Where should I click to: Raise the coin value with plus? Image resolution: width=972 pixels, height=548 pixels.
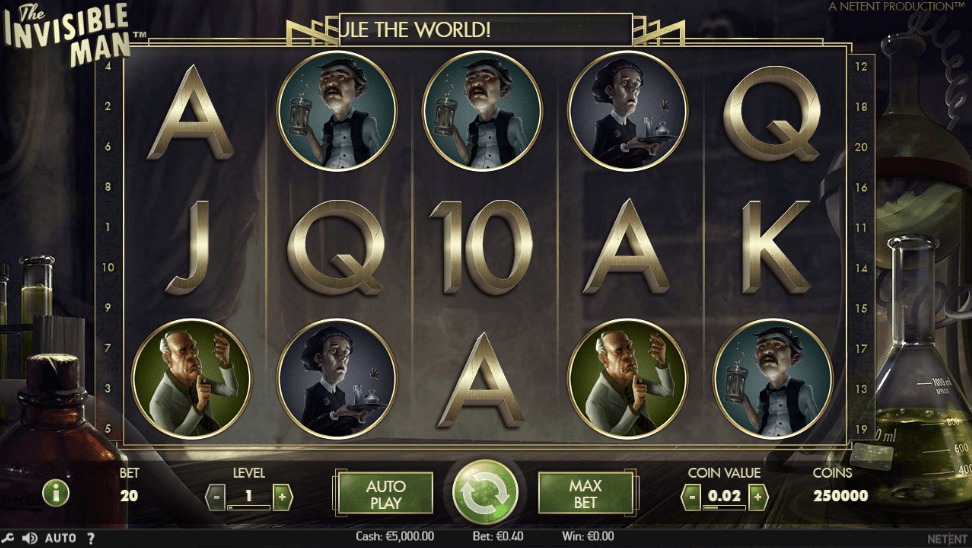(x=757, y=495)
